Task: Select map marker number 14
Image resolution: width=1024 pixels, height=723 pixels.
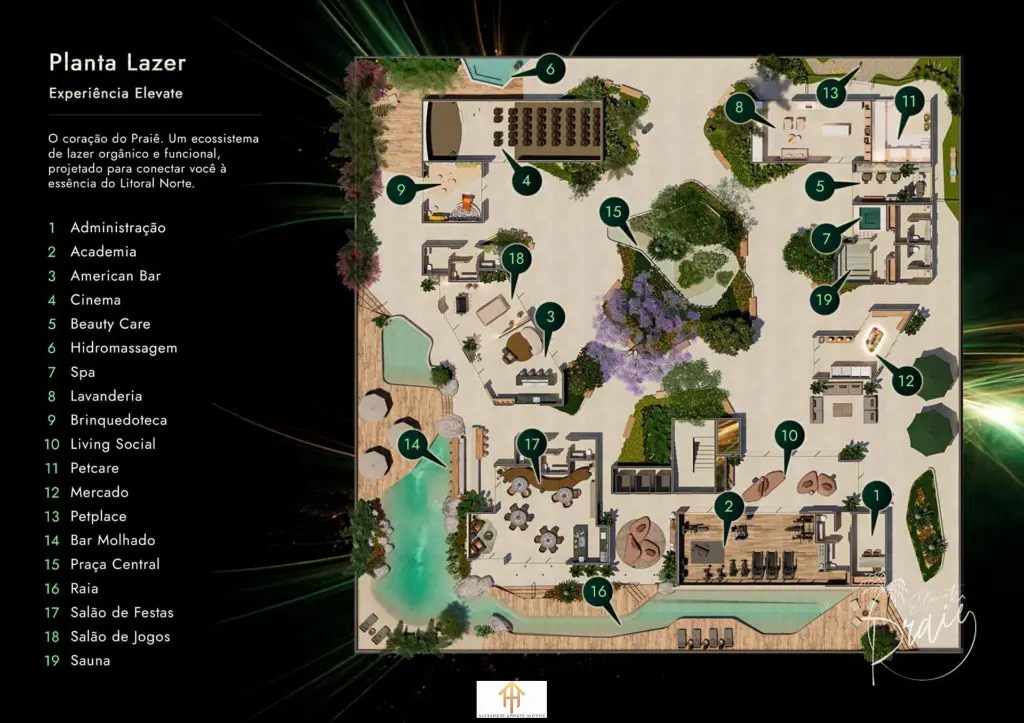Action: tap(412, 443)
